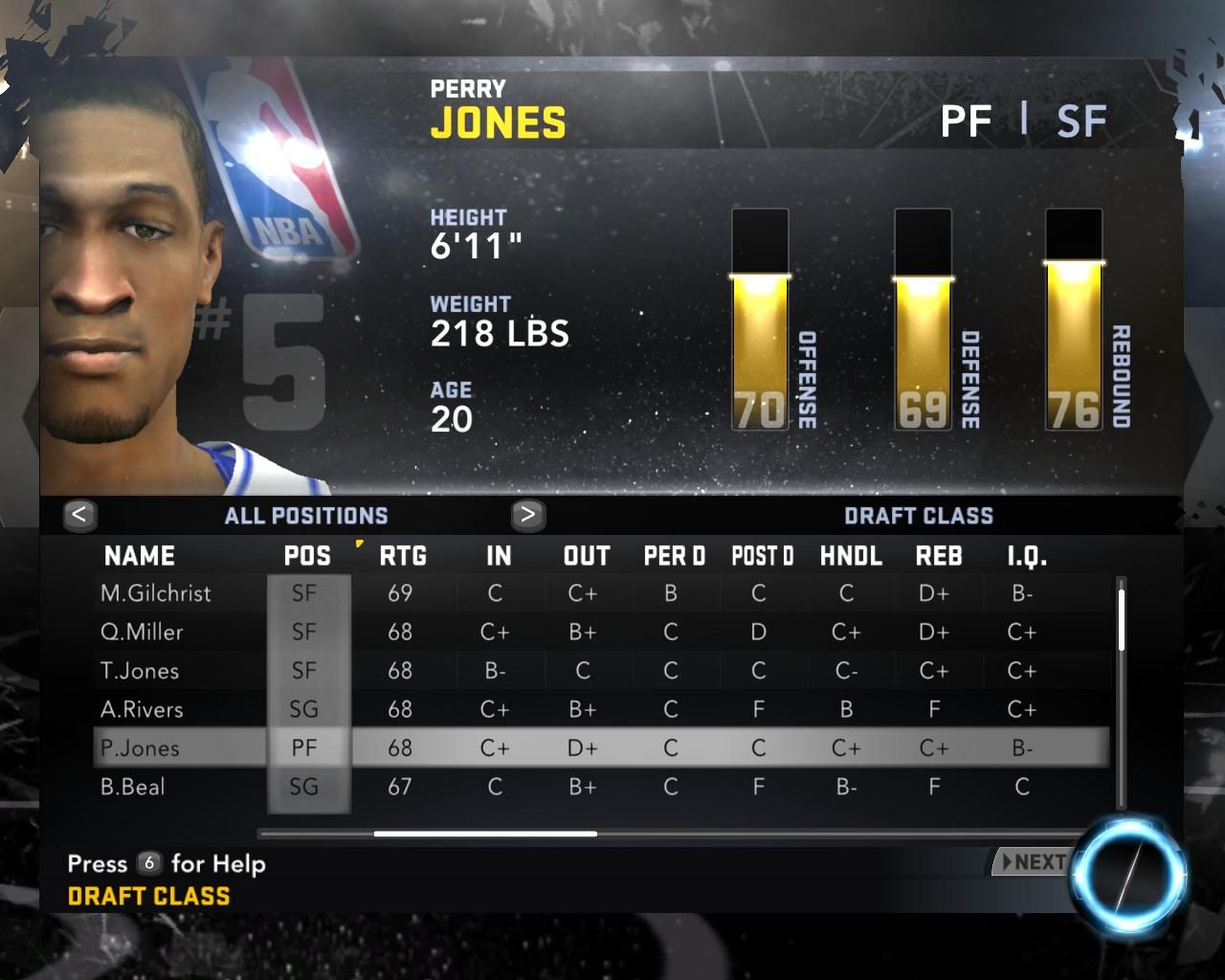
Task: Click the vertical scrollbar of player list
Action: (1121, 618)
